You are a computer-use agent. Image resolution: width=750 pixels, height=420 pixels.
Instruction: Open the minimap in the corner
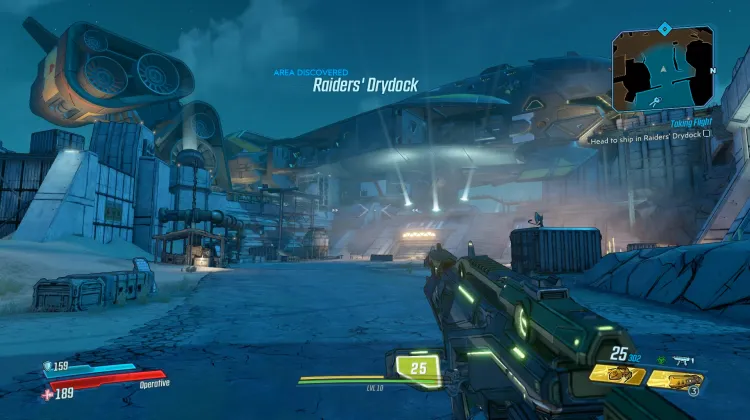tap(664, 68)
